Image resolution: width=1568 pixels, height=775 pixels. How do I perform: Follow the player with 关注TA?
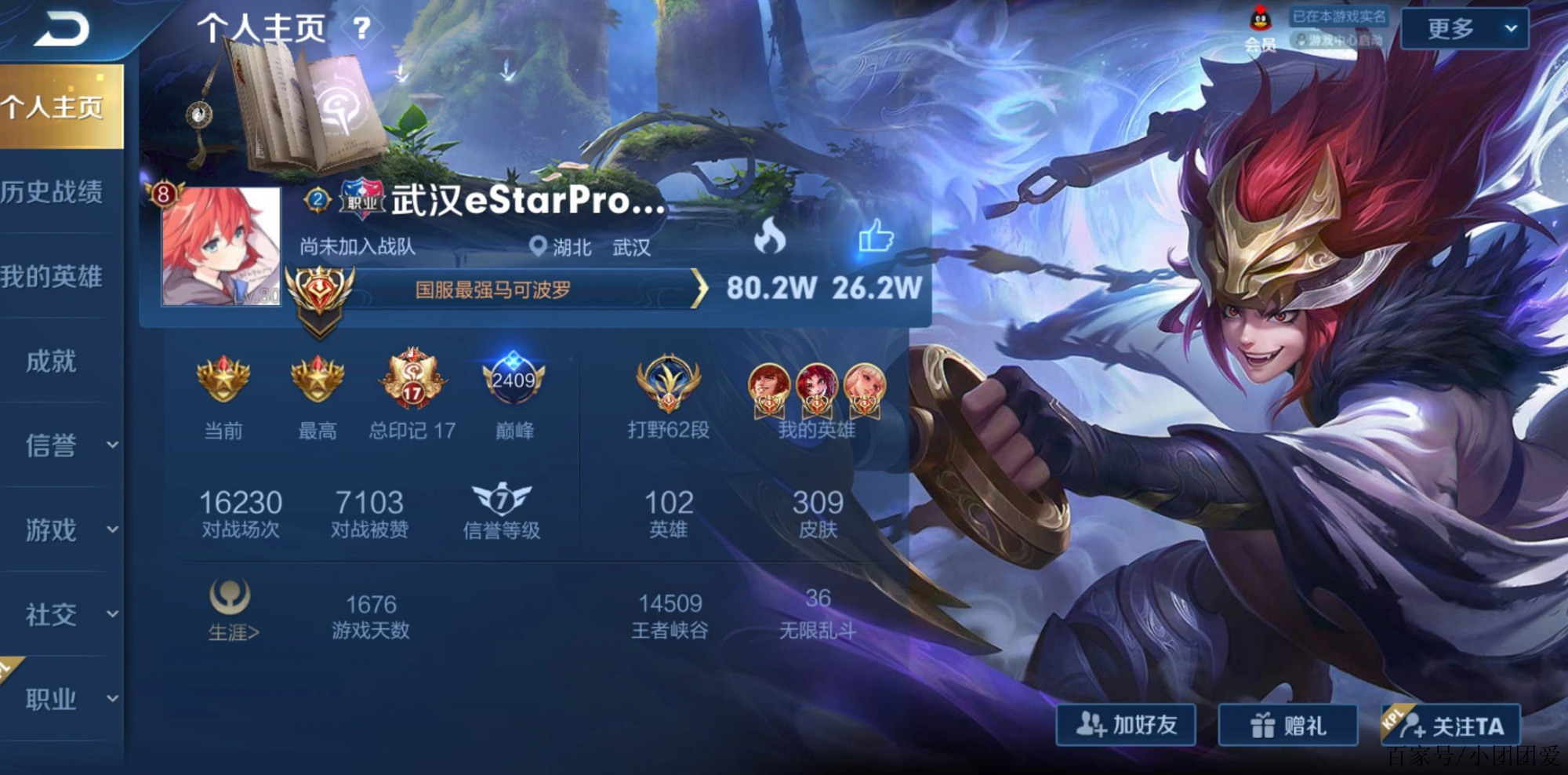(x=1452, y=726)
